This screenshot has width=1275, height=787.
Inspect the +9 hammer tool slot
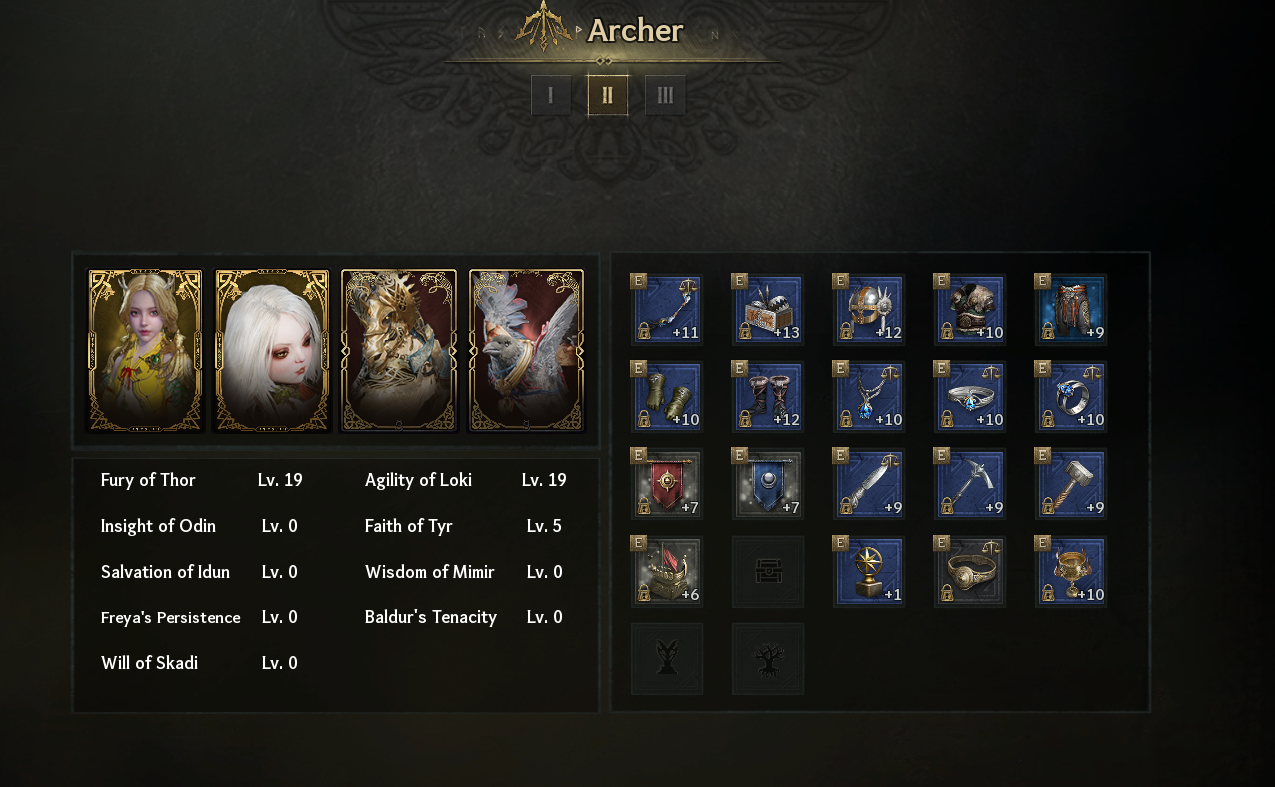pyautogui.click(x=1071, y=484)
